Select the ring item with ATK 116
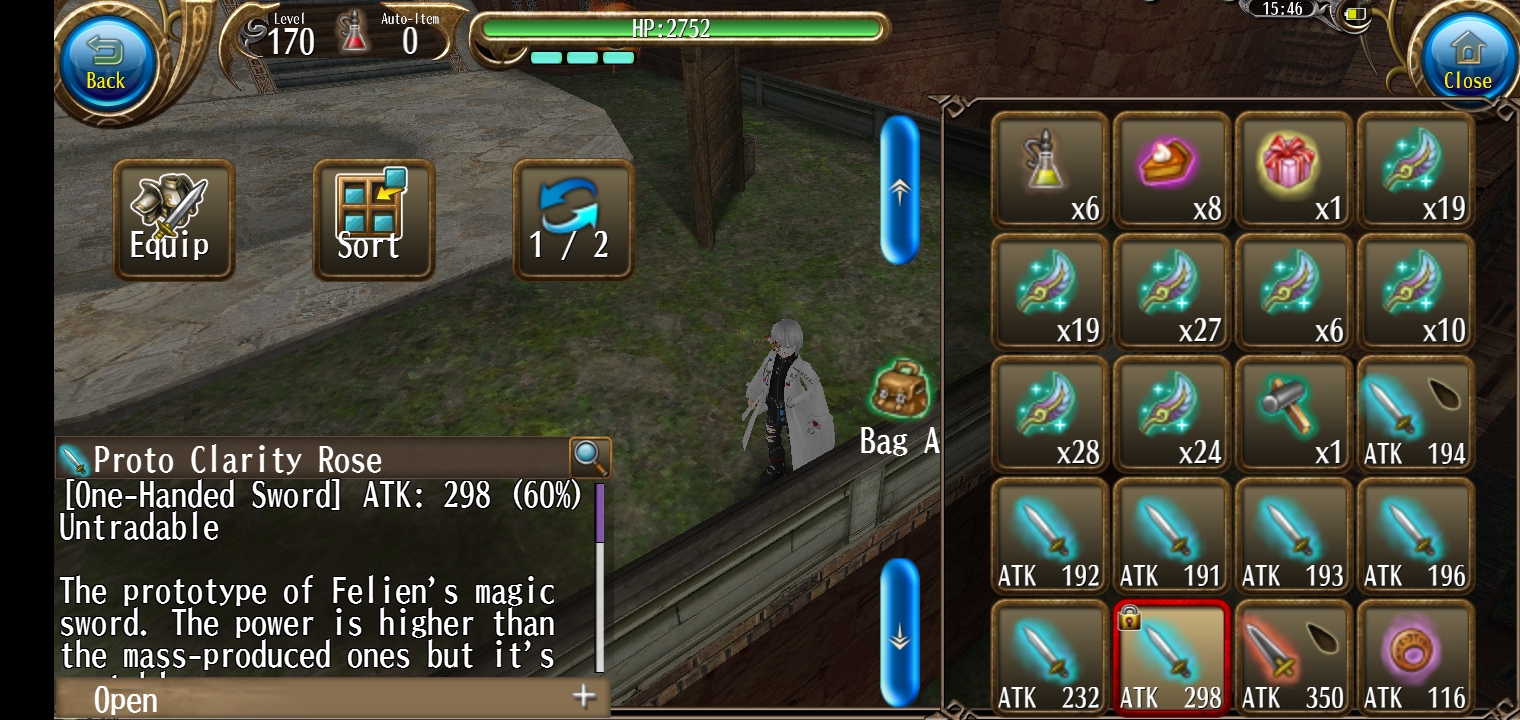The width and height of the screenshot is (1520, 720). pos(1416,657)
